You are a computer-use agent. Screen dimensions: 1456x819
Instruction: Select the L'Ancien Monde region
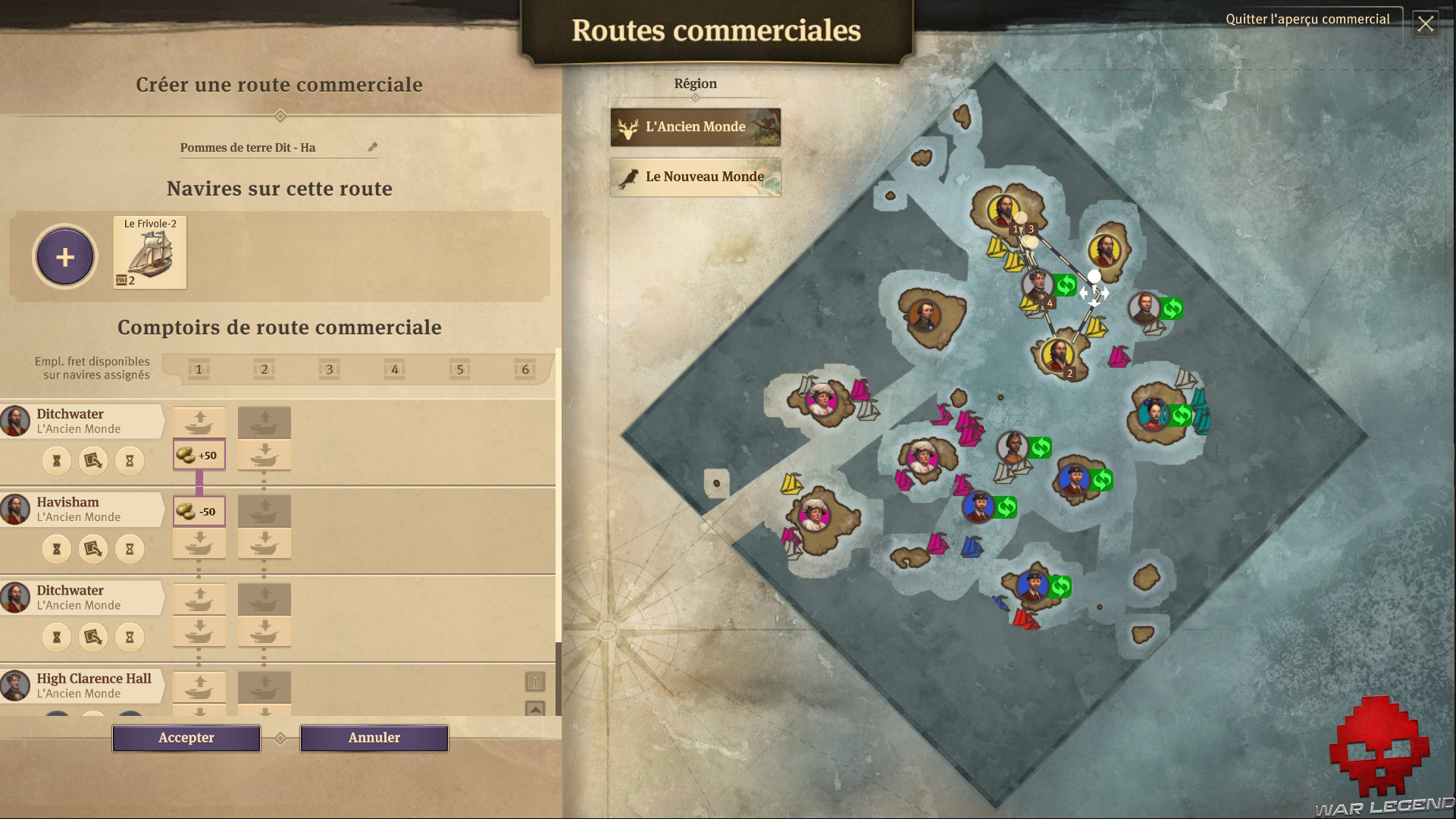[694, 127]
